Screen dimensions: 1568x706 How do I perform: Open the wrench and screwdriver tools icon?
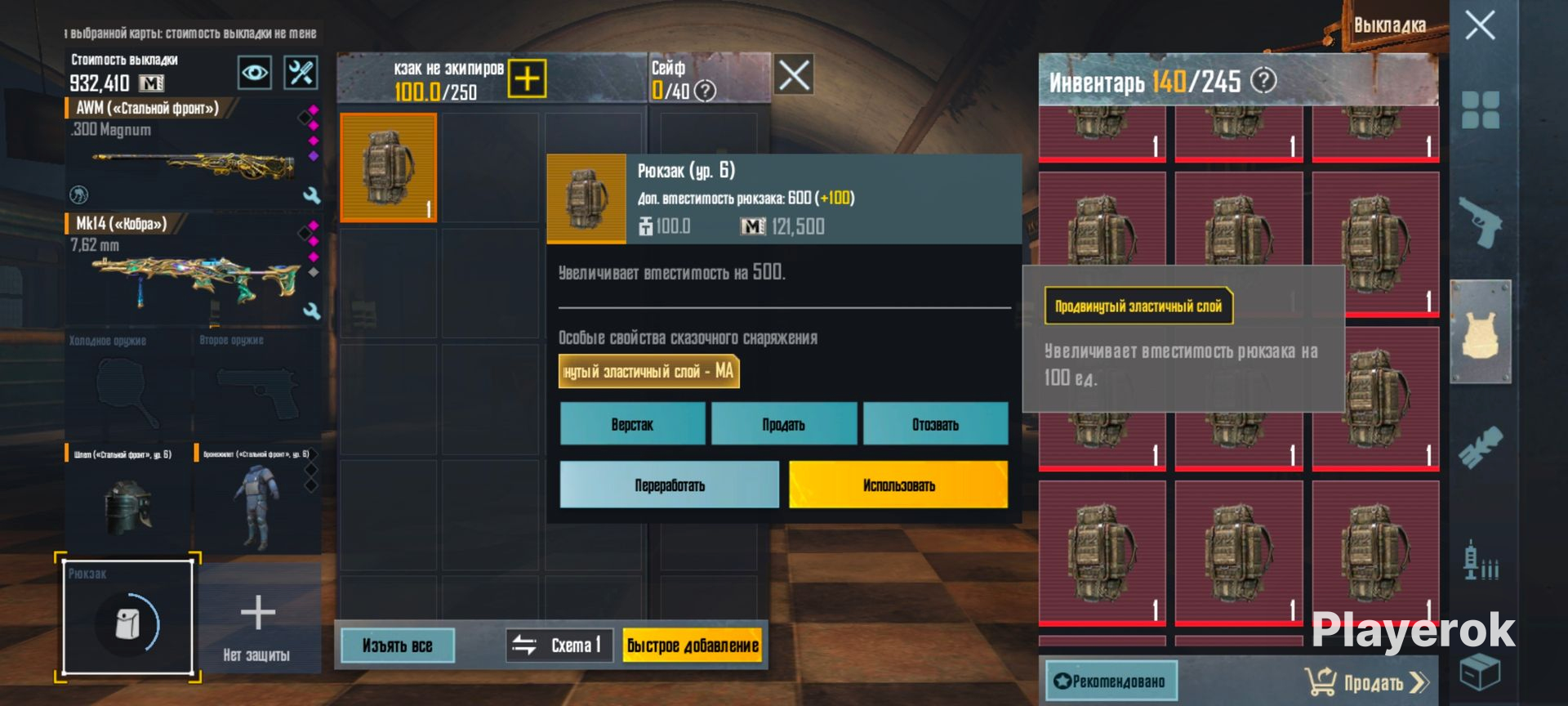coord(301,73)
